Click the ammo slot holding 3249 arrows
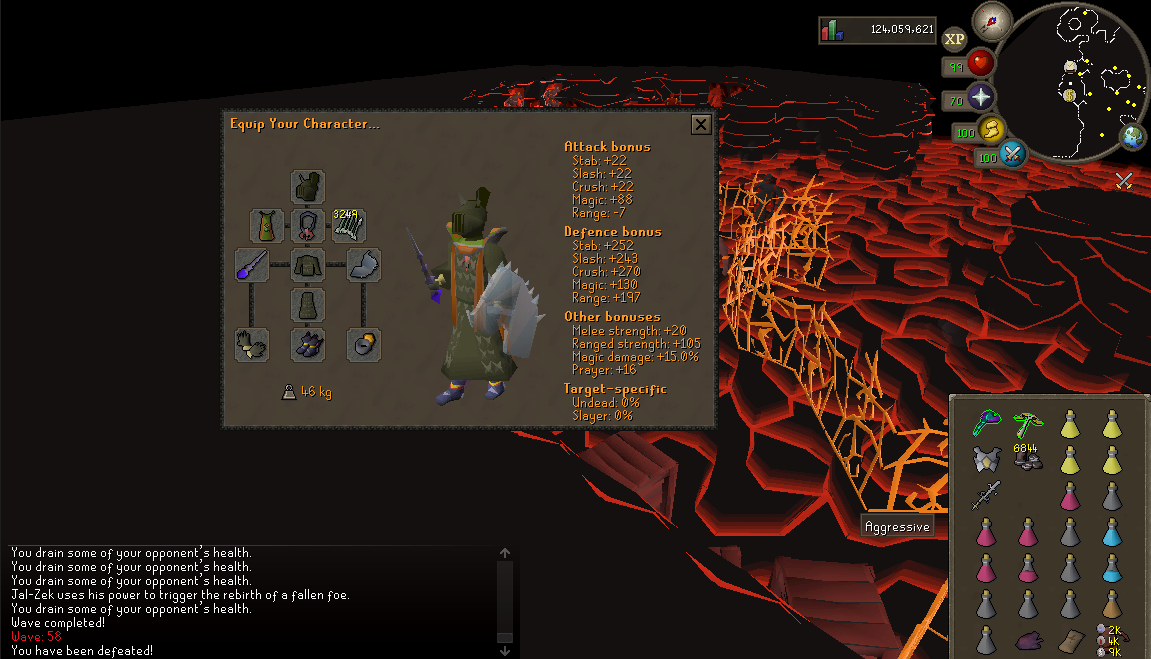 (x=348, y=226)
